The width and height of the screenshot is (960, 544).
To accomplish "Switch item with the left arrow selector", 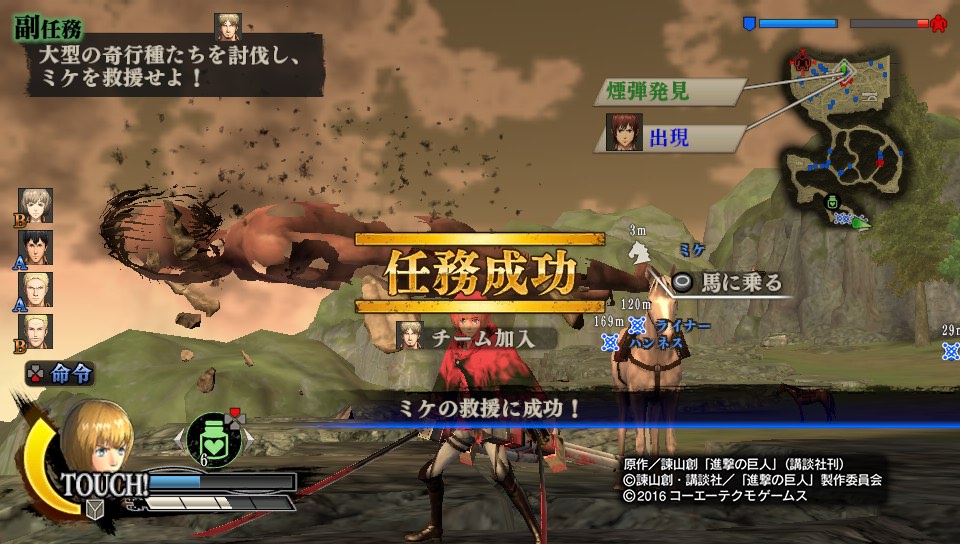I will coord(178,437).
